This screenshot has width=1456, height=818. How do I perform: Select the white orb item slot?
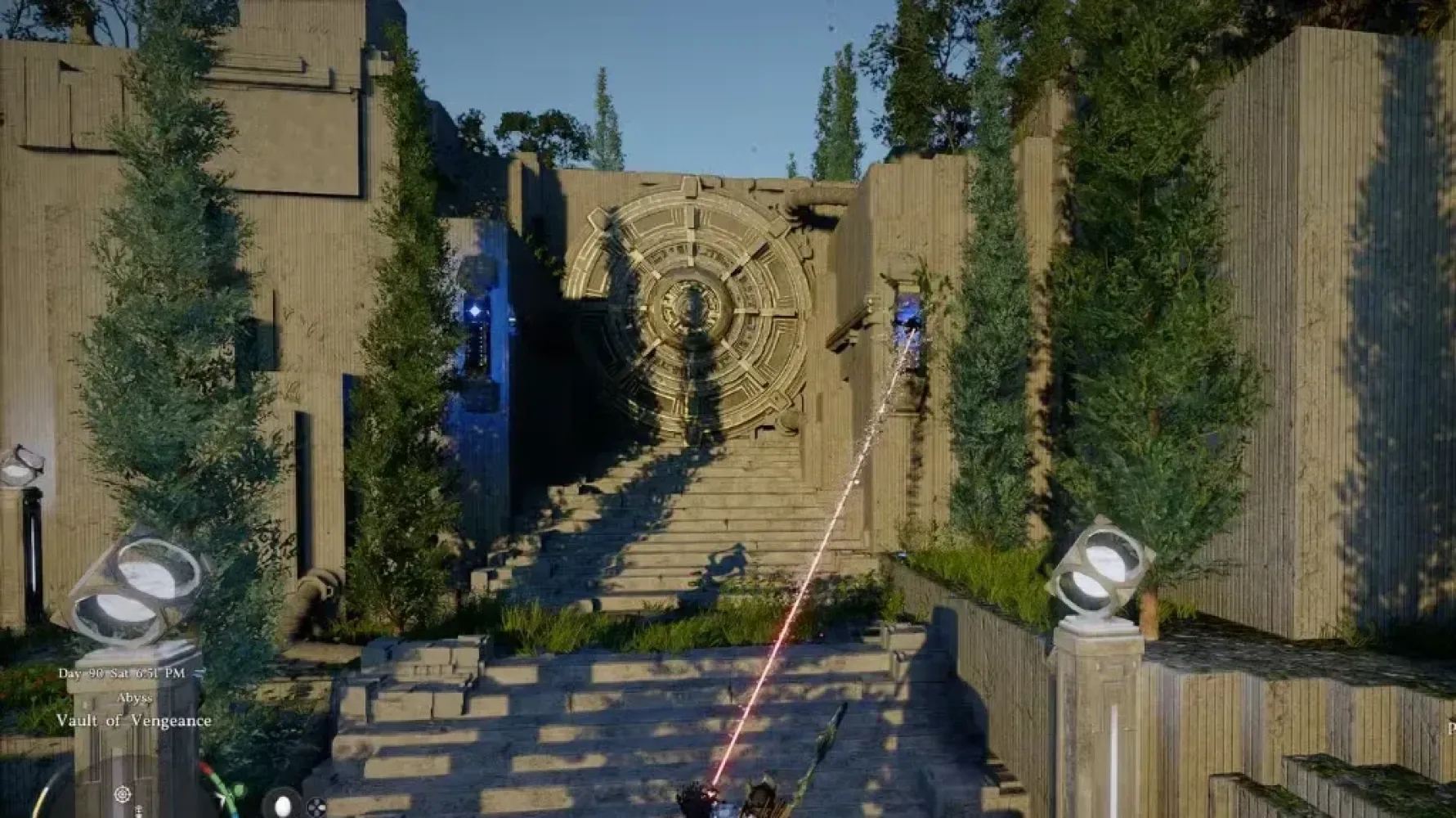pos(282,804)
